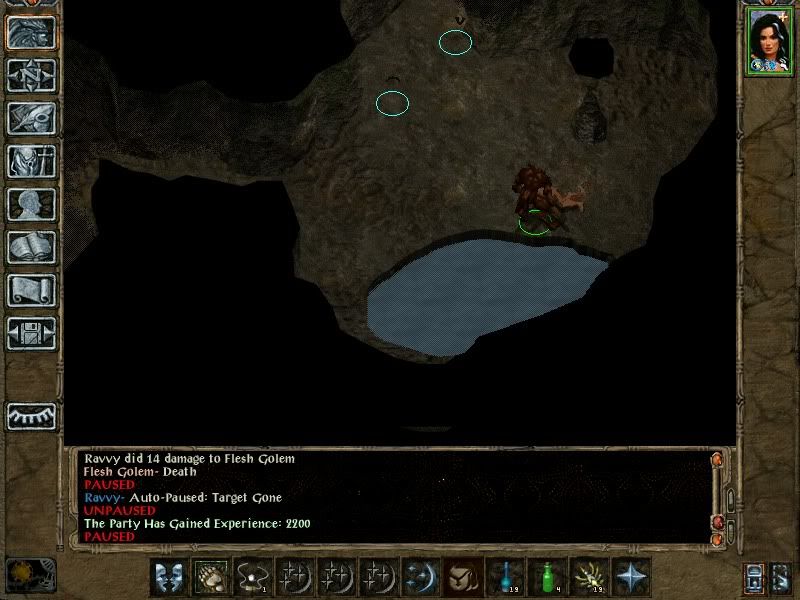Toggle pause with the clock button
Viewport: 800px width, 600px height.
(30, 575)
